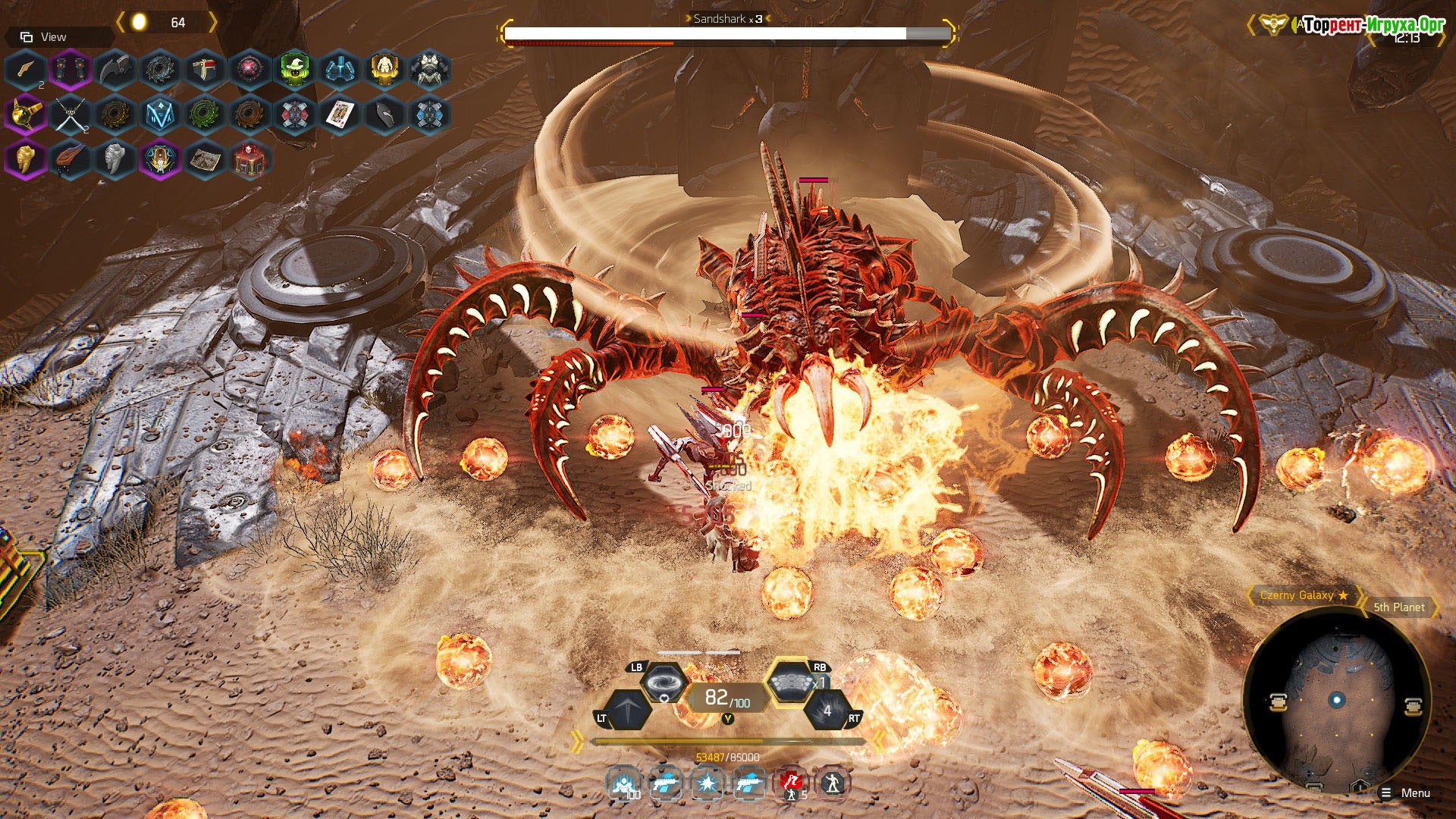The image size is (1456, 819).
Task: Select the green witch hat item
Action: coord(294,70)
